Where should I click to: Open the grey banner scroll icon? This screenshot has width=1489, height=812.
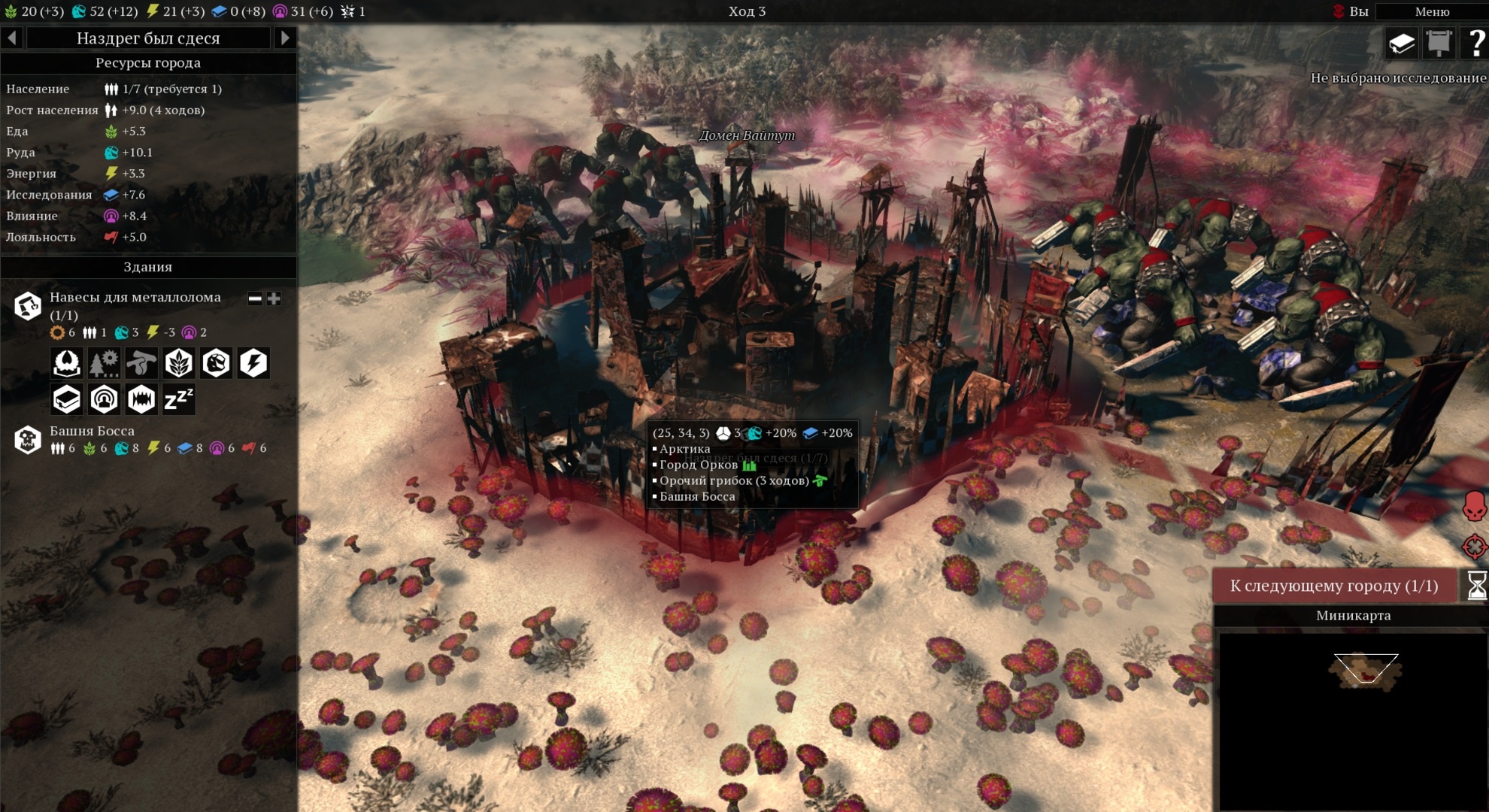point(1439,44)
